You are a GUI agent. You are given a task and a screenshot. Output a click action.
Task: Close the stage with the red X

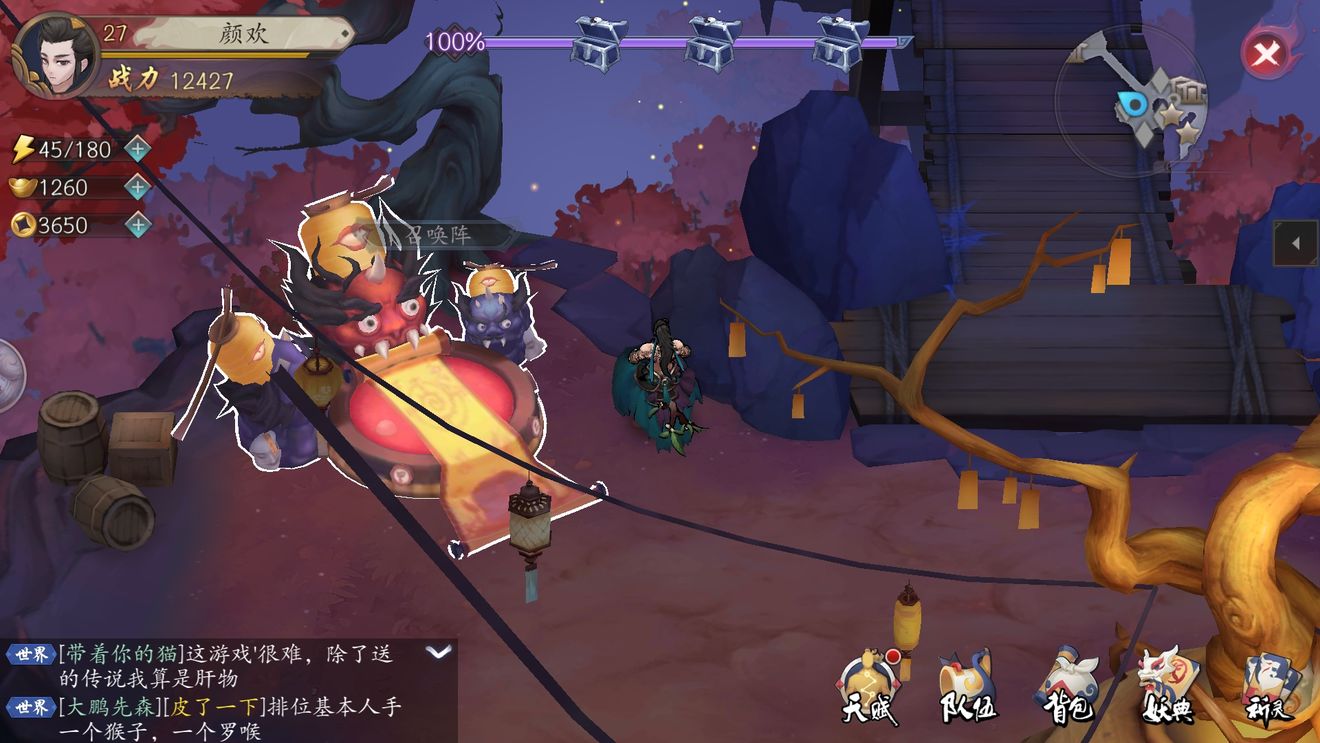(1266, 53)
